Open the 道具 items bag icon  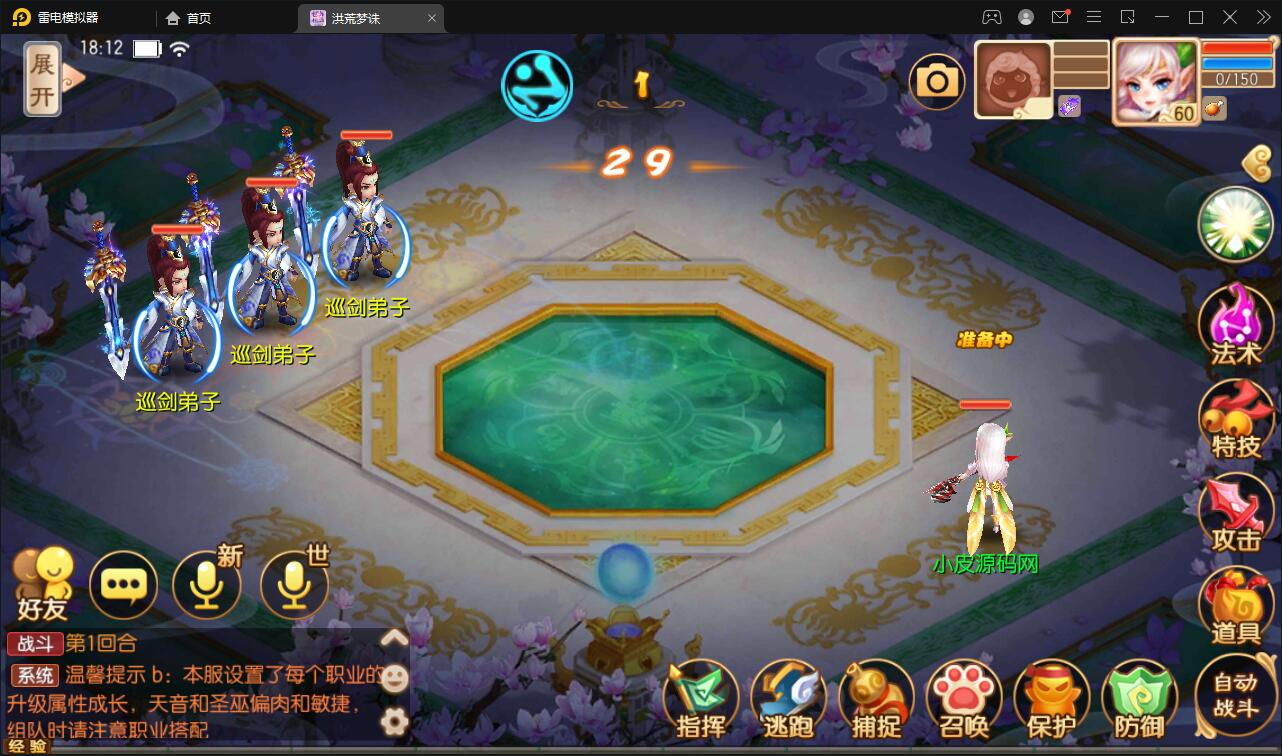pos(1236,607)
